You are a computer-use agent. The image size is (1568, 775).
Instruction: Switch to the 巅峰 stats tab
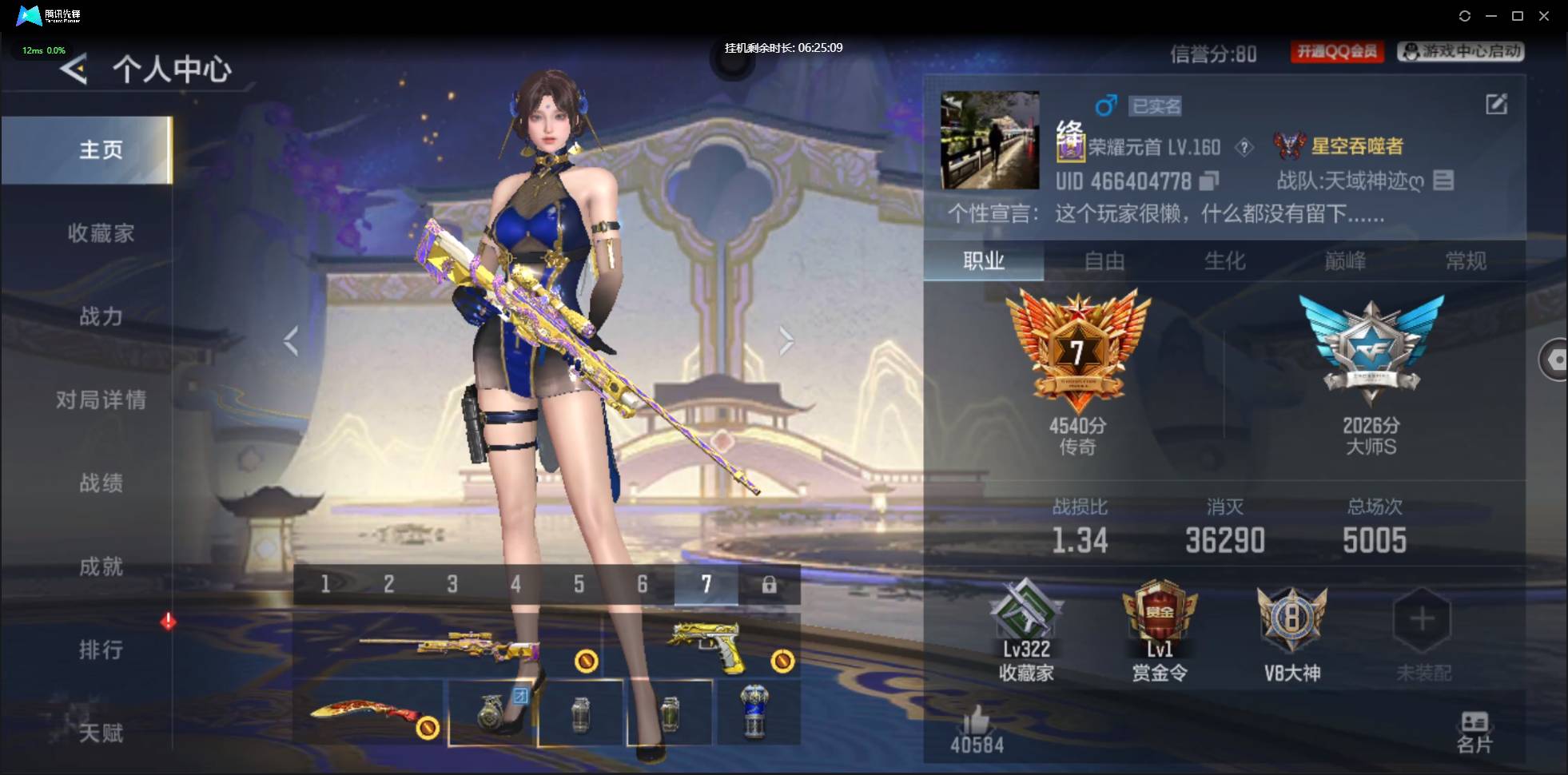pyautogui.click(x=1346, y=261)
